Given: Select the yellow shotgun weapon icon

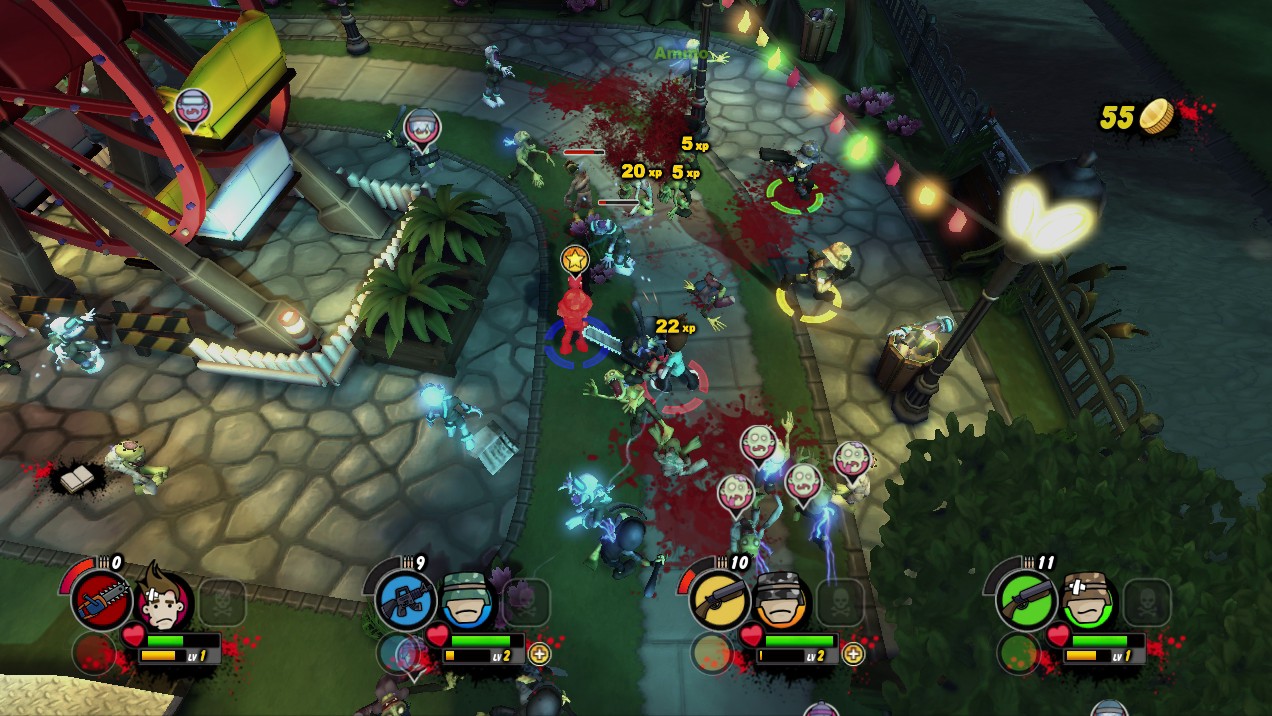Looking at the screenshot, I should click(719, 602).
